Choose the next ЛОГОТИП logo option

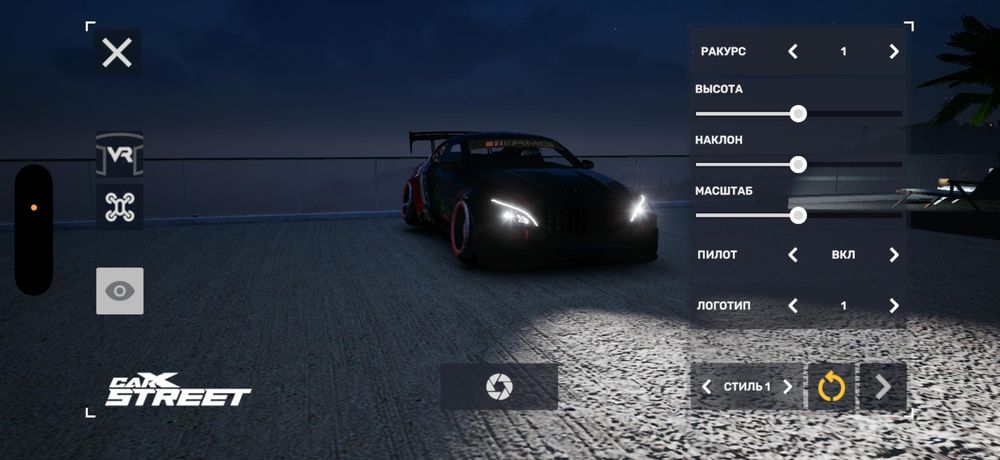[893, 305]
